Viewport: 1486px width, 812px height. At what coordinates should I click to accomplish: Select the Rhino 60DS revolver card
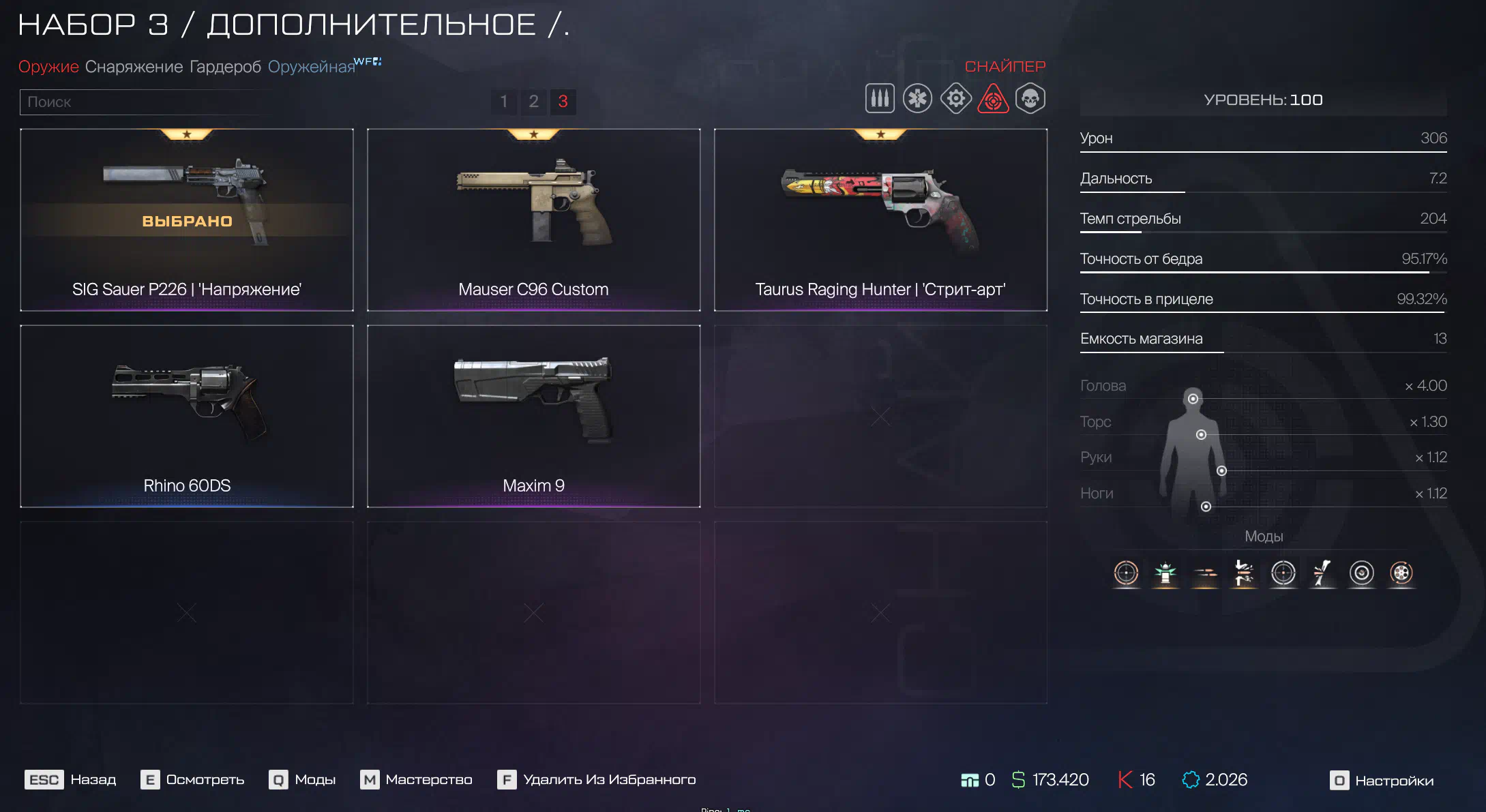coord(187,416)
